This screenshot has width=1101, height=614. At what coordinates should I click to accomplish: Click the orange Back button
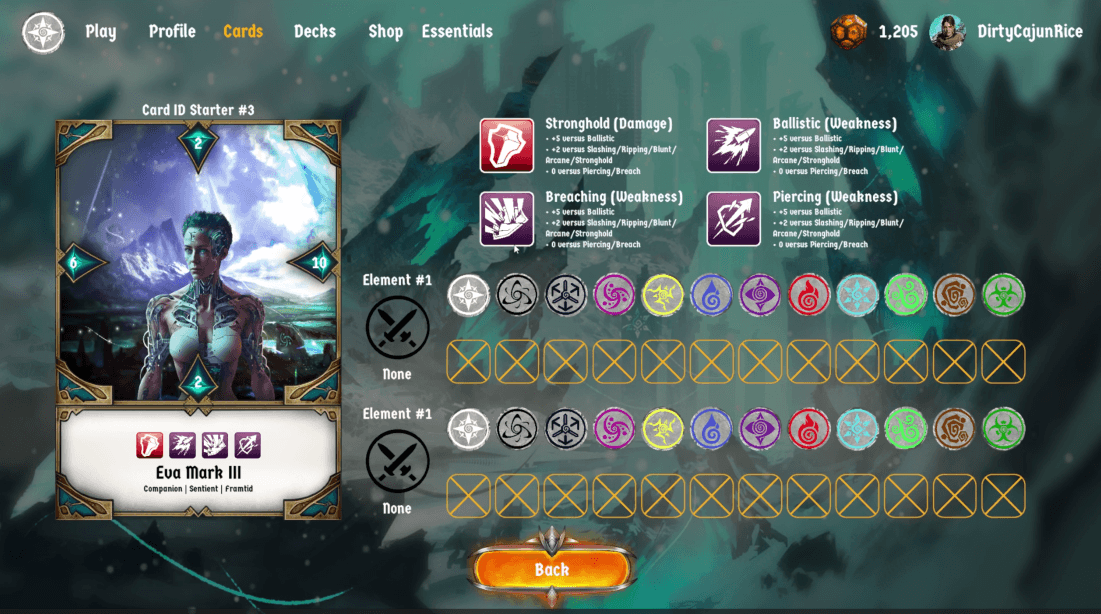tap(551, 570)
